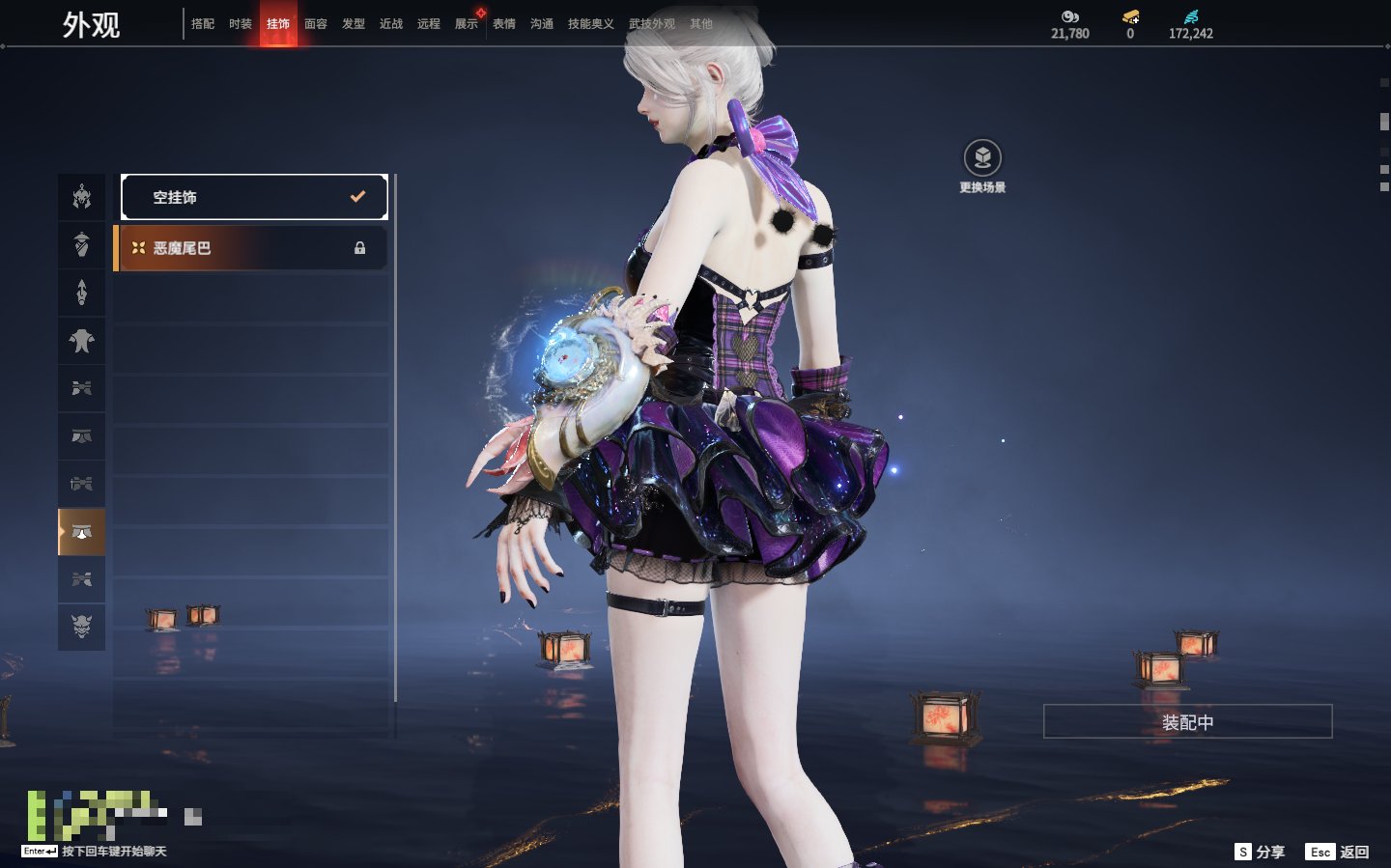This screenshot has width=1391, height=868.
Task: Go to the 面容 tab
Action: coord(316,24)
